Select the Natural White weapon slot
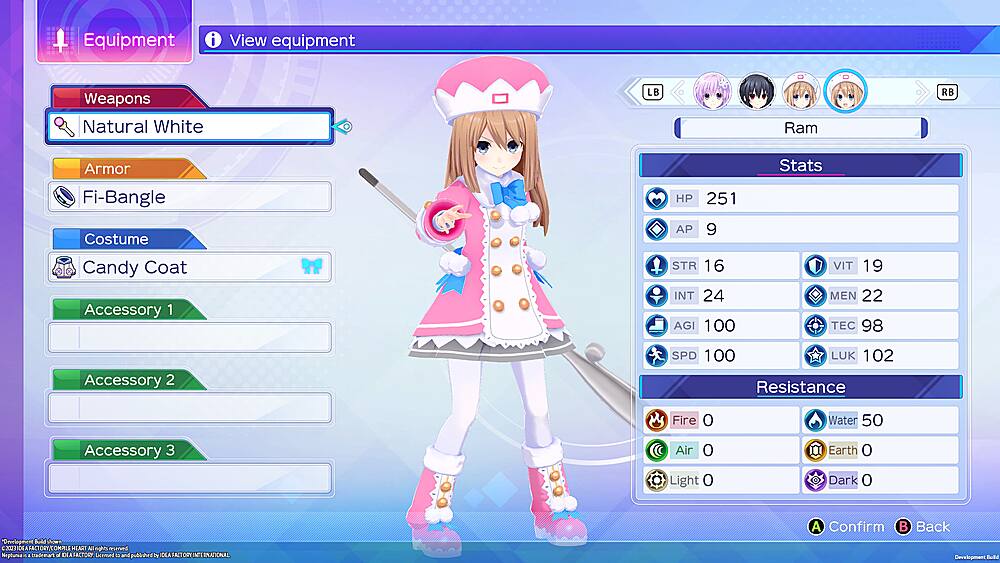Viewport: 1000px width, 563px height. click(x=189, y=127)
